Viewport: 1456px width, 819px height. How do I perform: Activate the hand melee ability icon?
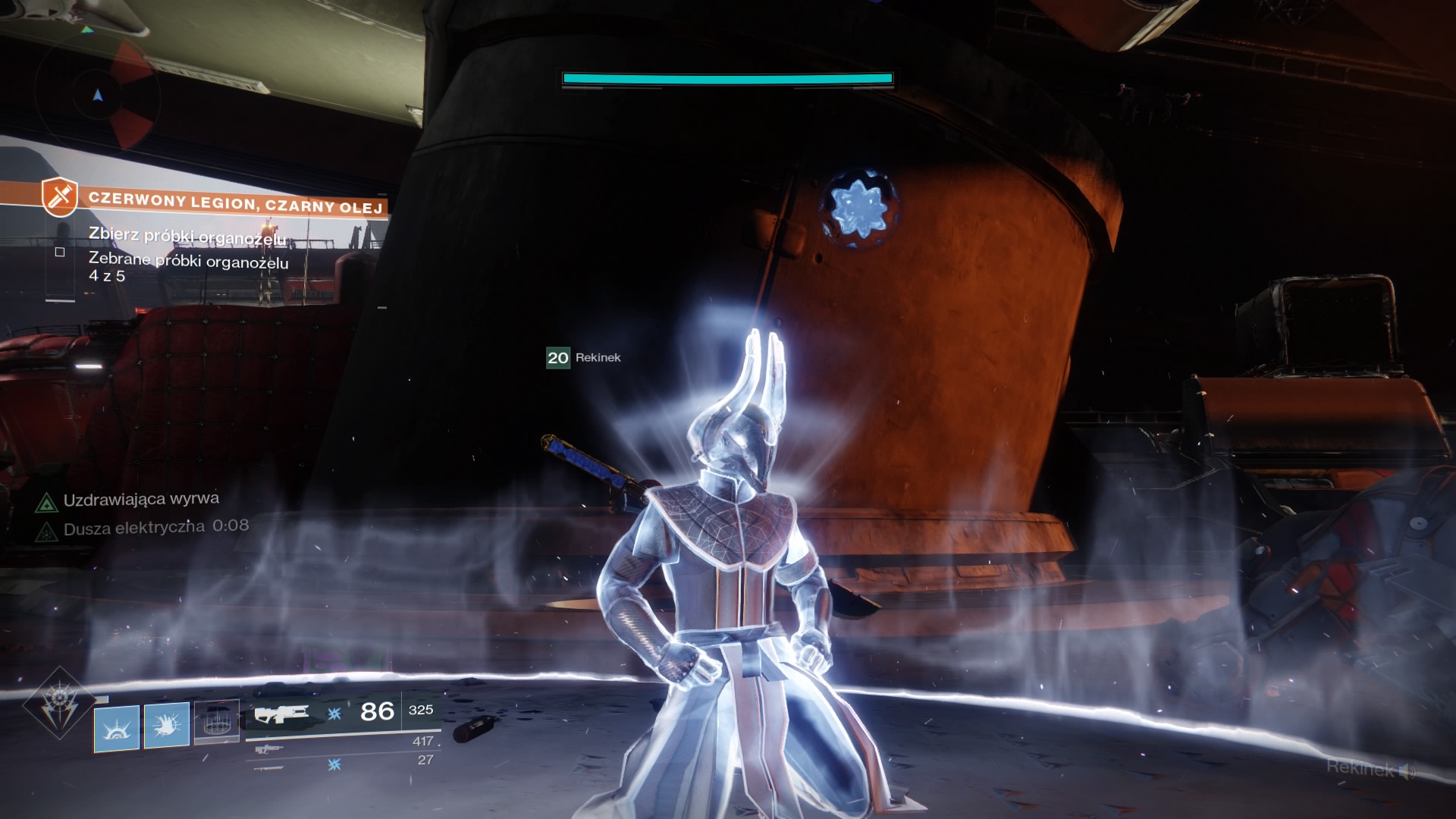click(166, 725)
